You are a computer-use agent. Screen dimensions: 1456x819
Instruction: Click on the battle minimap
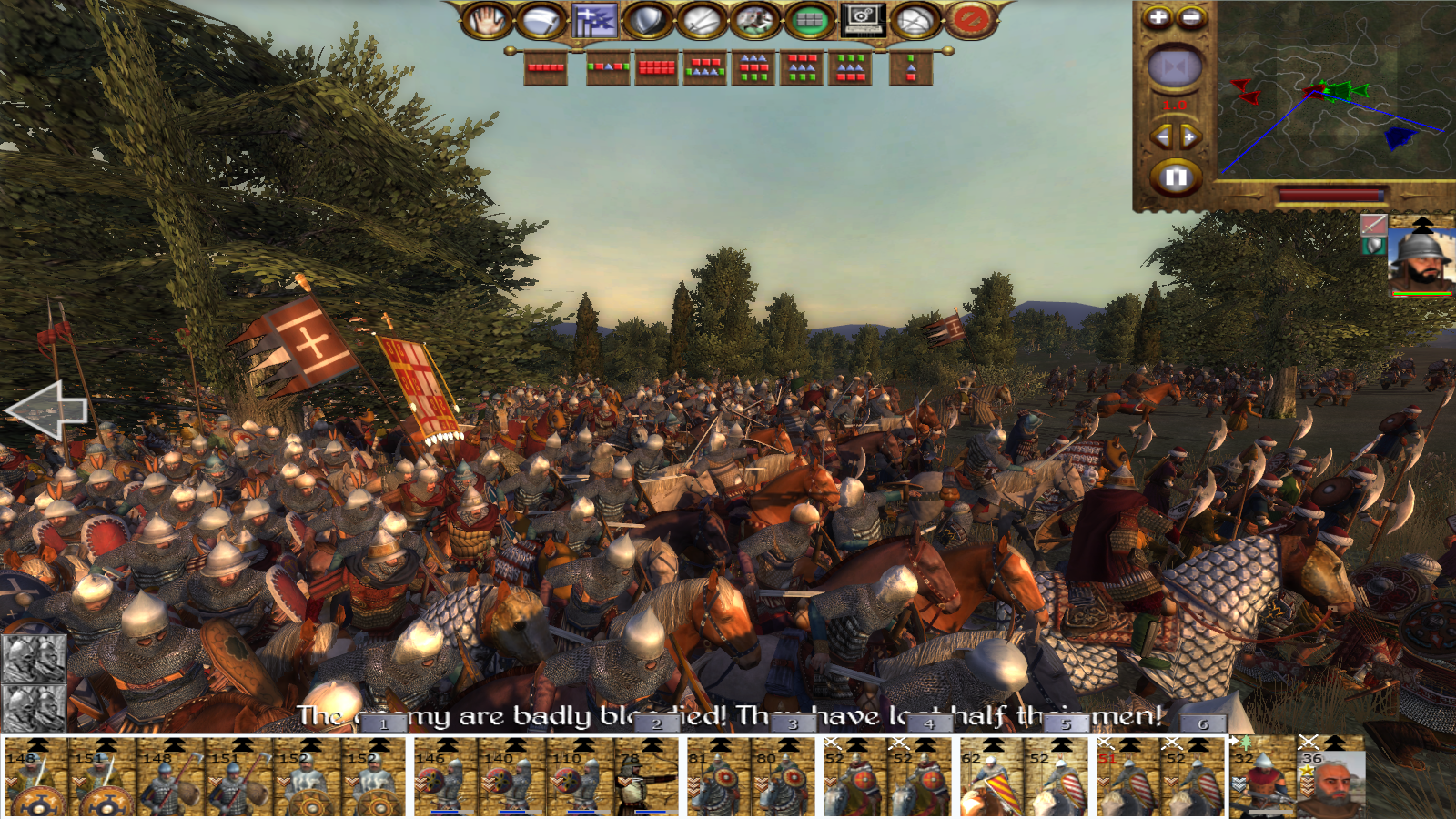(x=1333, y=91)
